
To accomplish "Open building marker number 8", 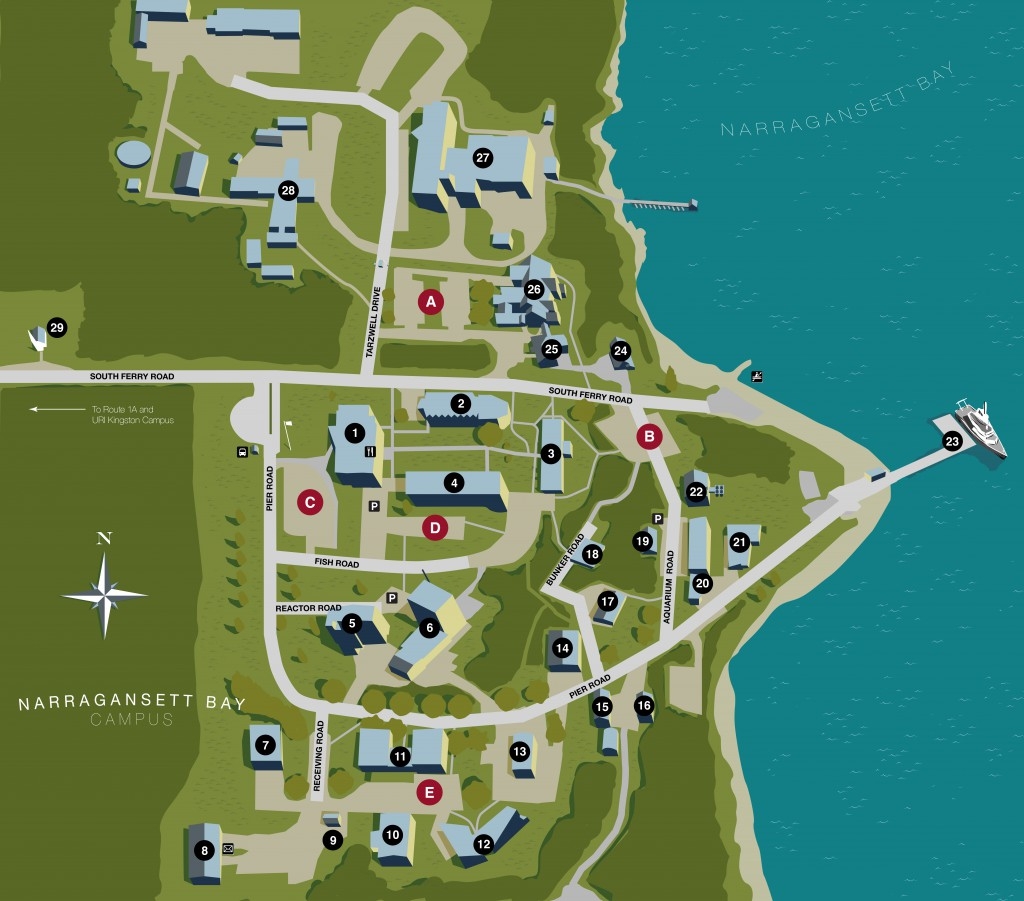I will coord(205,851).
